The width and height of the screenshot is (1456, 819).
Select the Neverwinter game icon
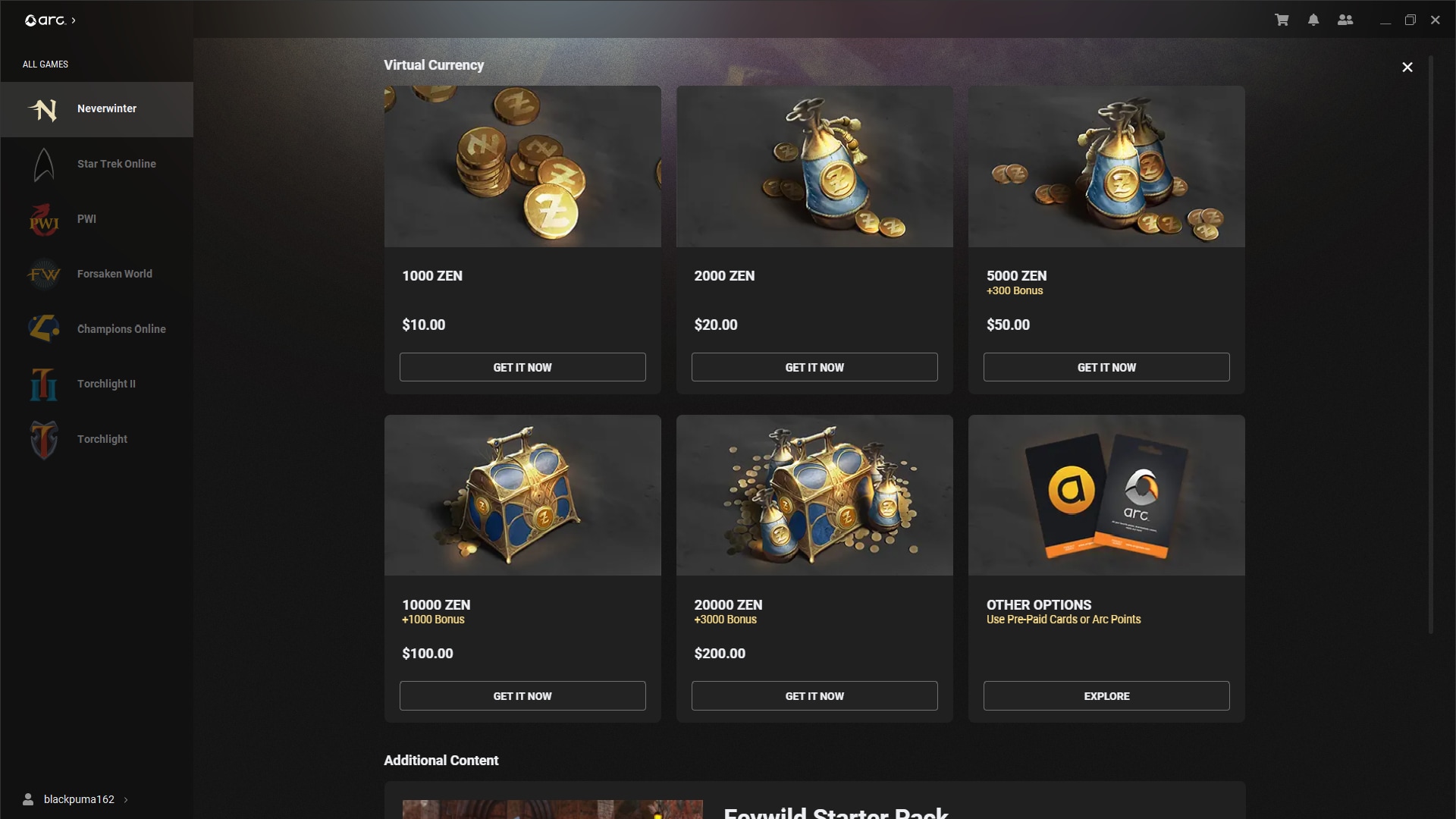pyautogui.click(x=43, y=109)
